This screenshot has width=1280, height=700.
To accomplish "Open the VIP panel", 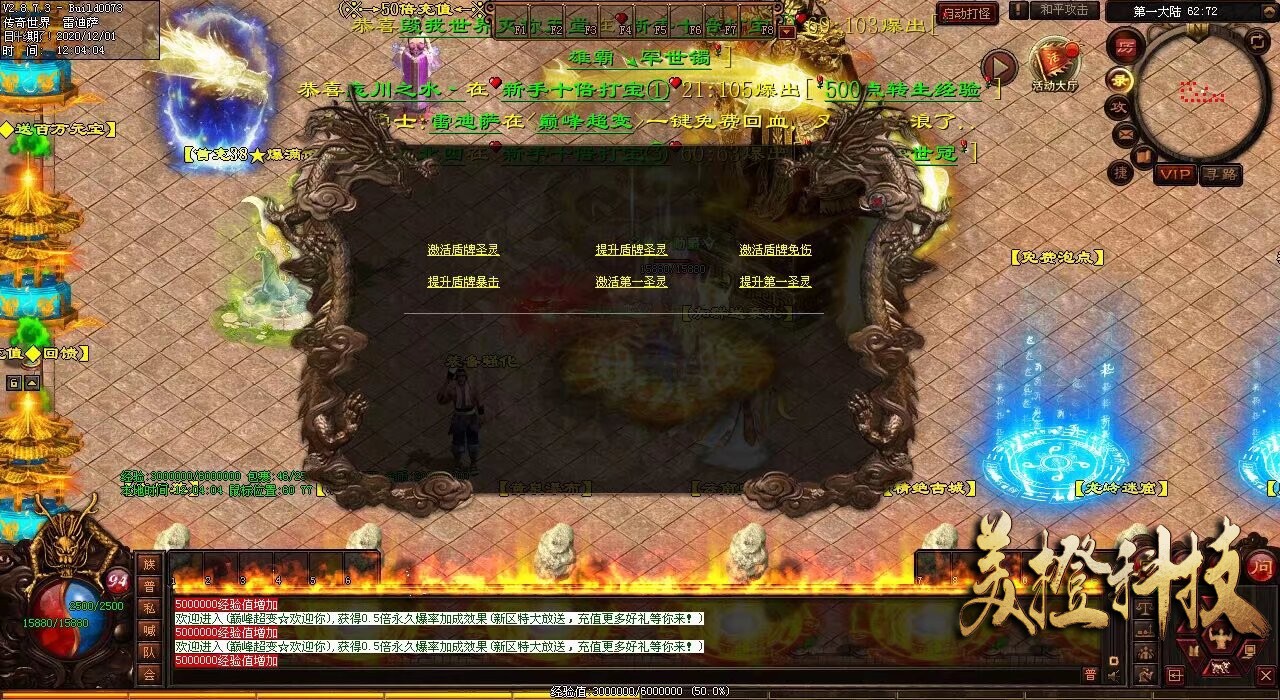I will click(x=1176, y=175).
